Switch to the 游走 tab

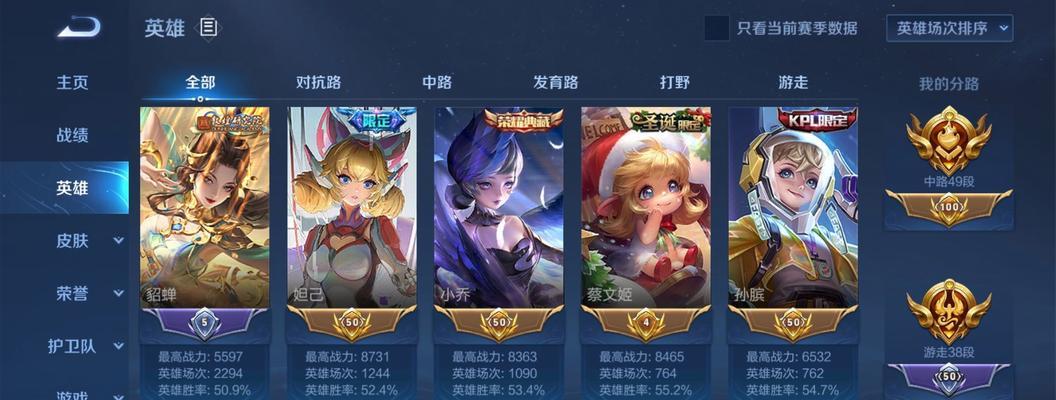(x=792, y=82)
